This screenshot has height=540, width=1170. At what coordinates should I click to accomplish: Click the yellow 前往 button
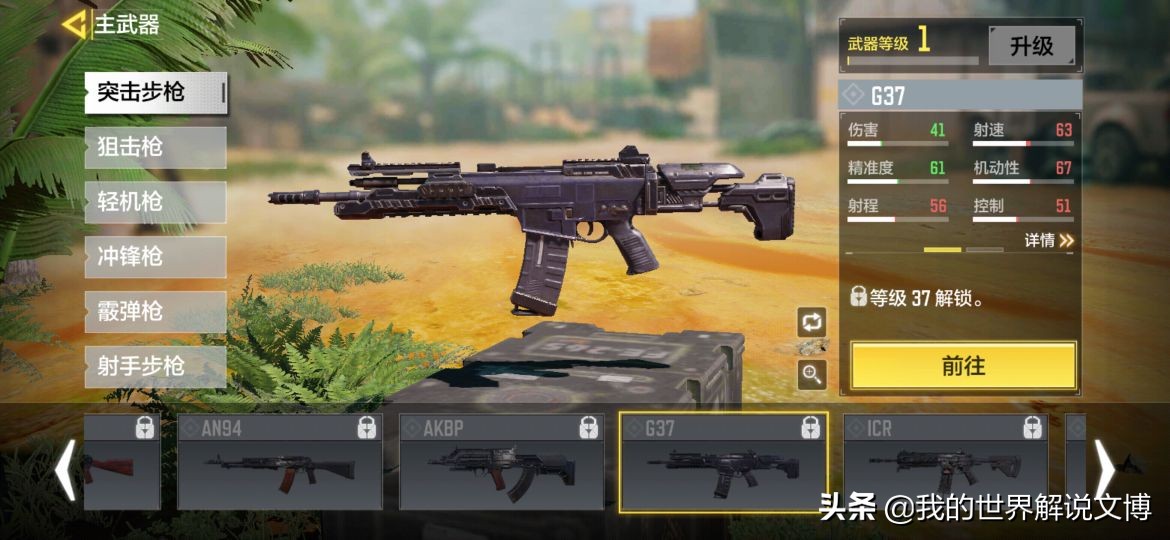coord(963,366)
